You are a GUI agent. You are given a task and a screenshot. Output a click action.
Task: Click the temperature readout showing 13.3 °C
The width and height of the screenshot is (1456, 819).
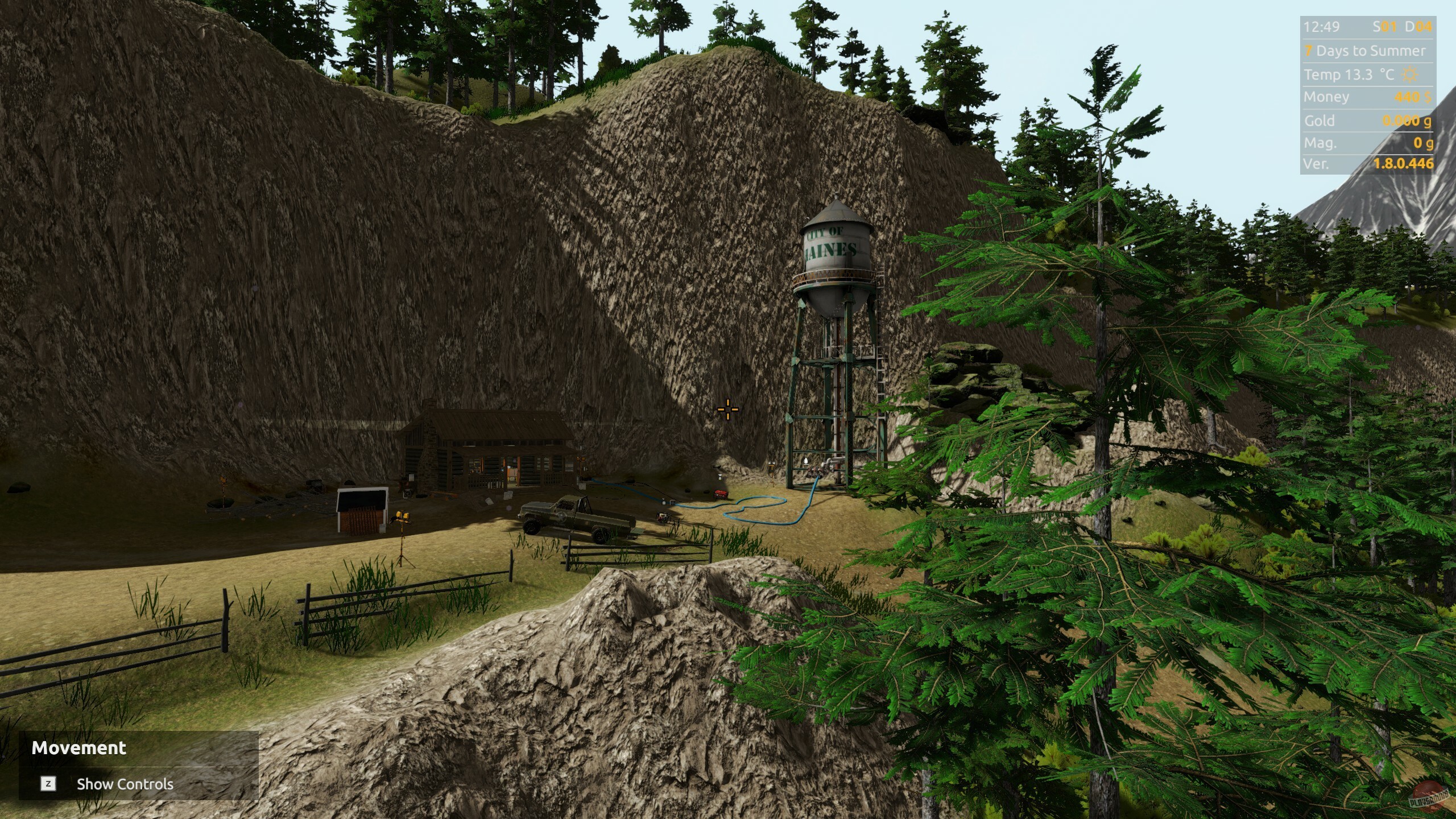1350,75
